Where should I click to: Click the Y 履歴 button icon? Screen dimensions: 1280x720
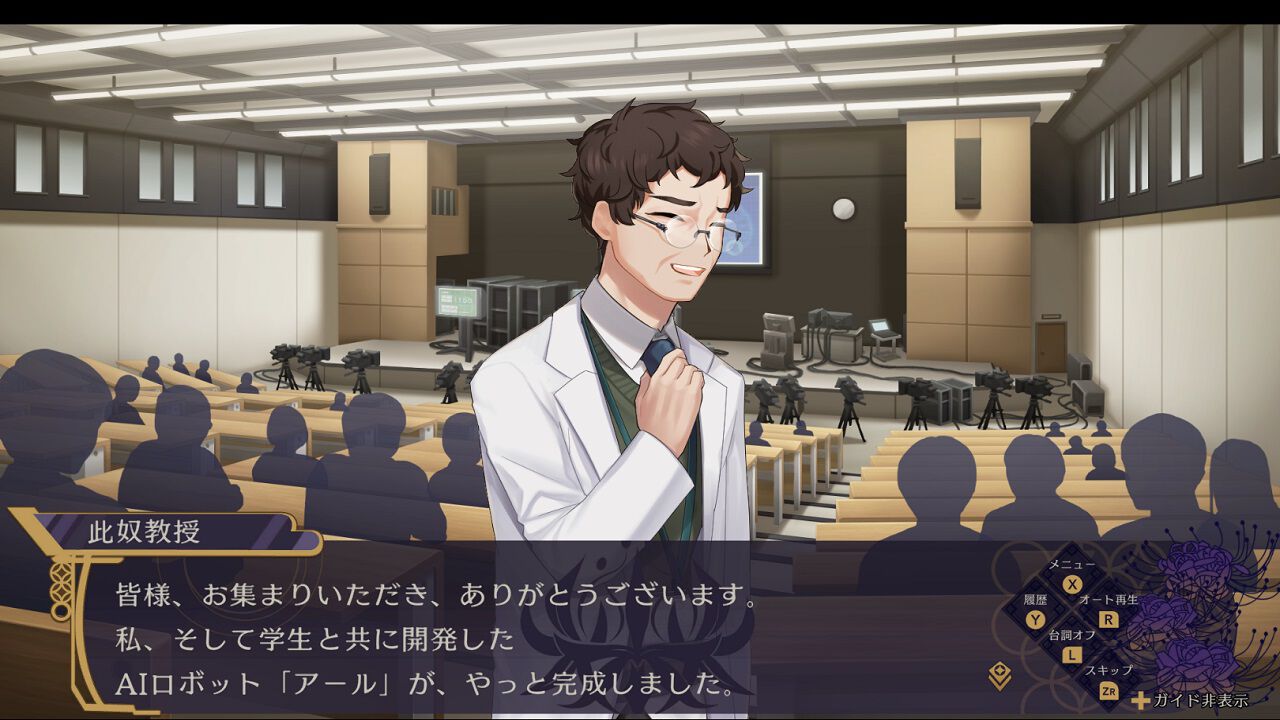pos(1035,617)
